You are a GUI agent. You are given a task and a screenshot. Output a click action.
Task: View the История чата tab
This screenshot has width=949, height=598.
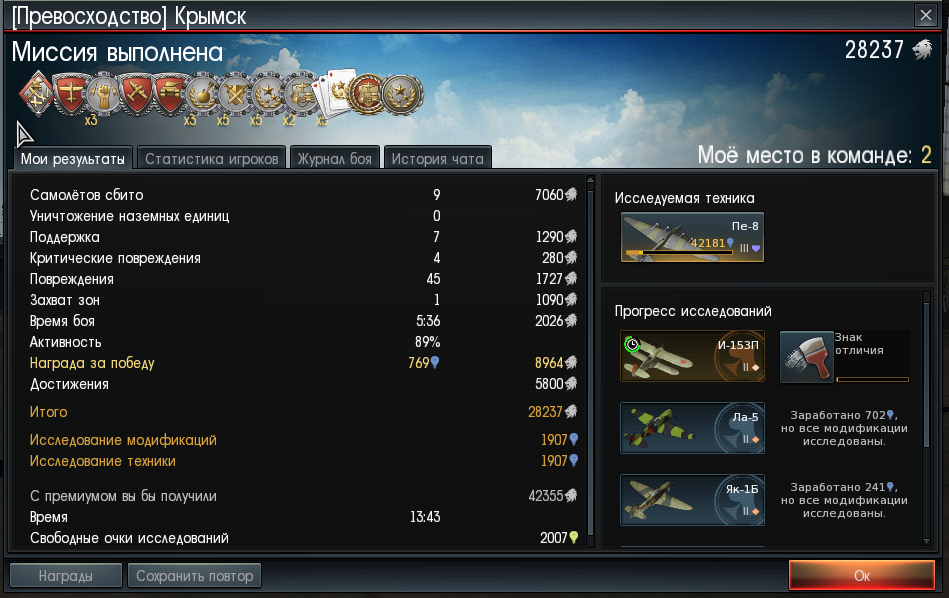tap(438, 158)
